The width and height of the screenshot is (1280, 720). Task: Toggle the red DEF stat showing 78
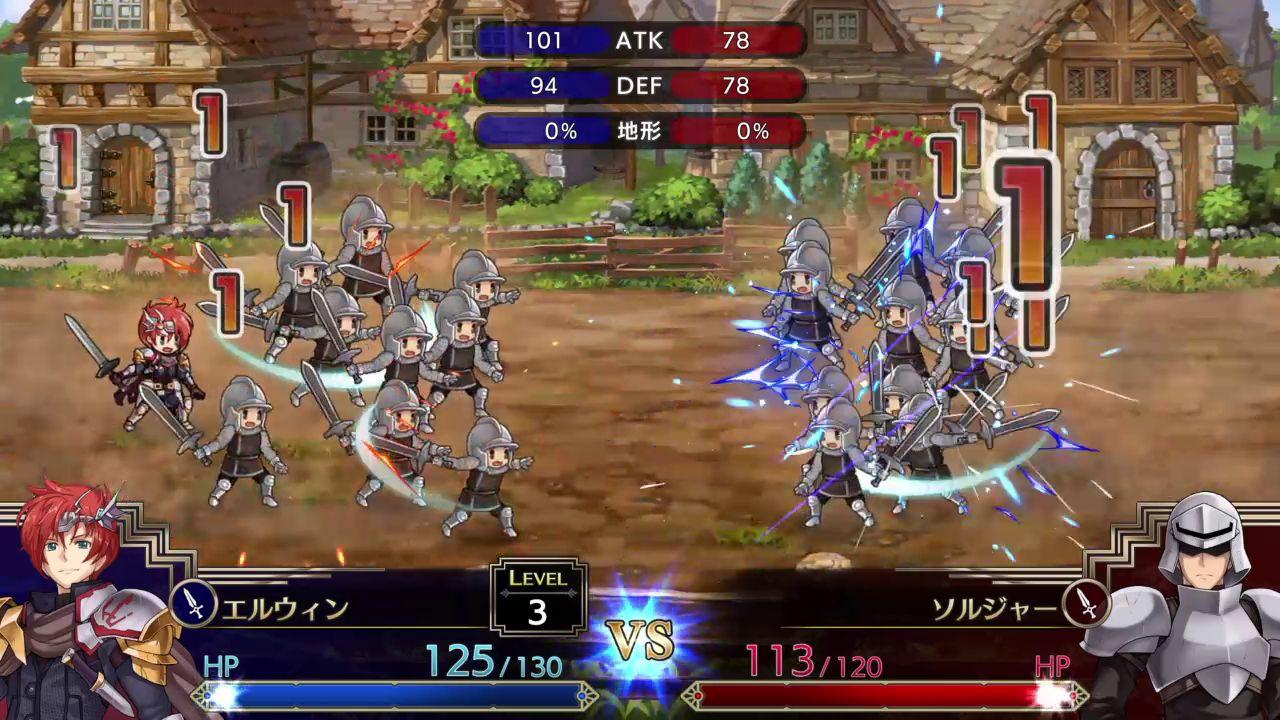(737, 87)
